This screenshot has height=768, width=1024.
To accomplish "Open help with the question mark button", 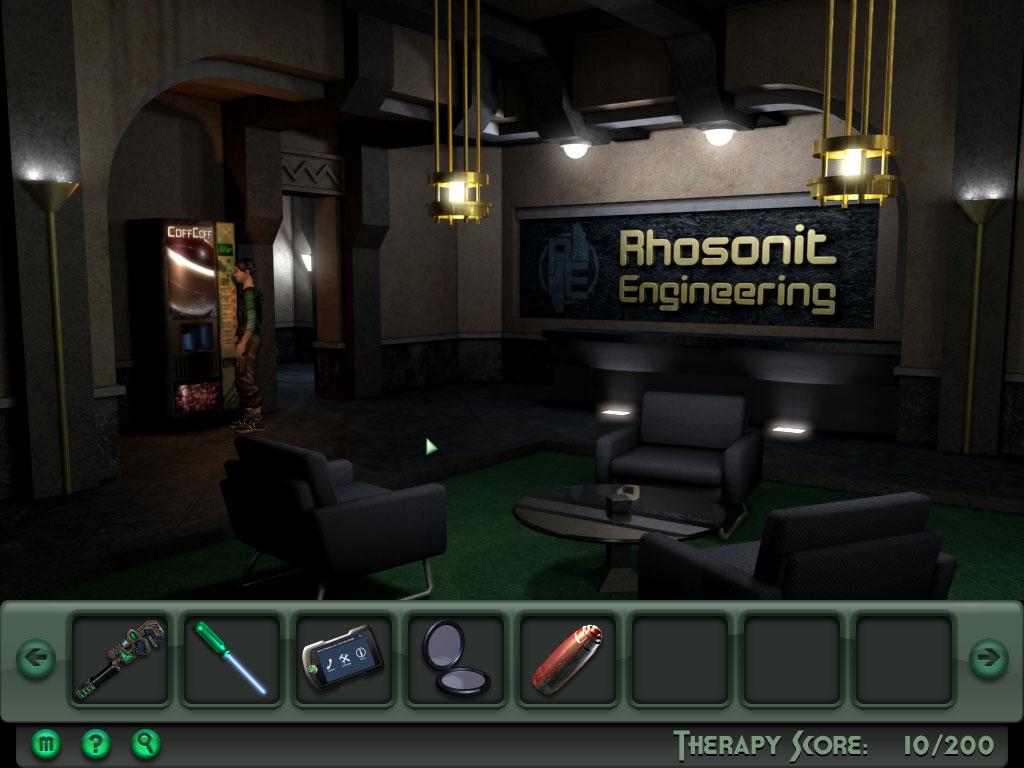I will coord(95,743).
